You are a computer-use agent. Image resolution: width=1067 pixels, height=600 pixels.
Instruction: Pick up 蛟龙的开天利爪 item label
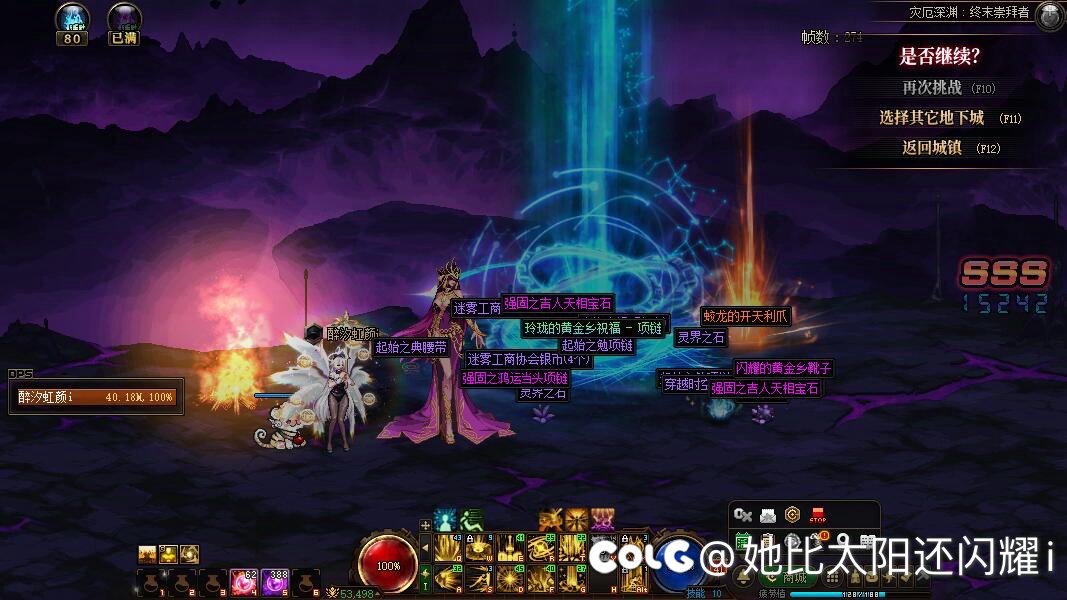[x=745, y=316]
